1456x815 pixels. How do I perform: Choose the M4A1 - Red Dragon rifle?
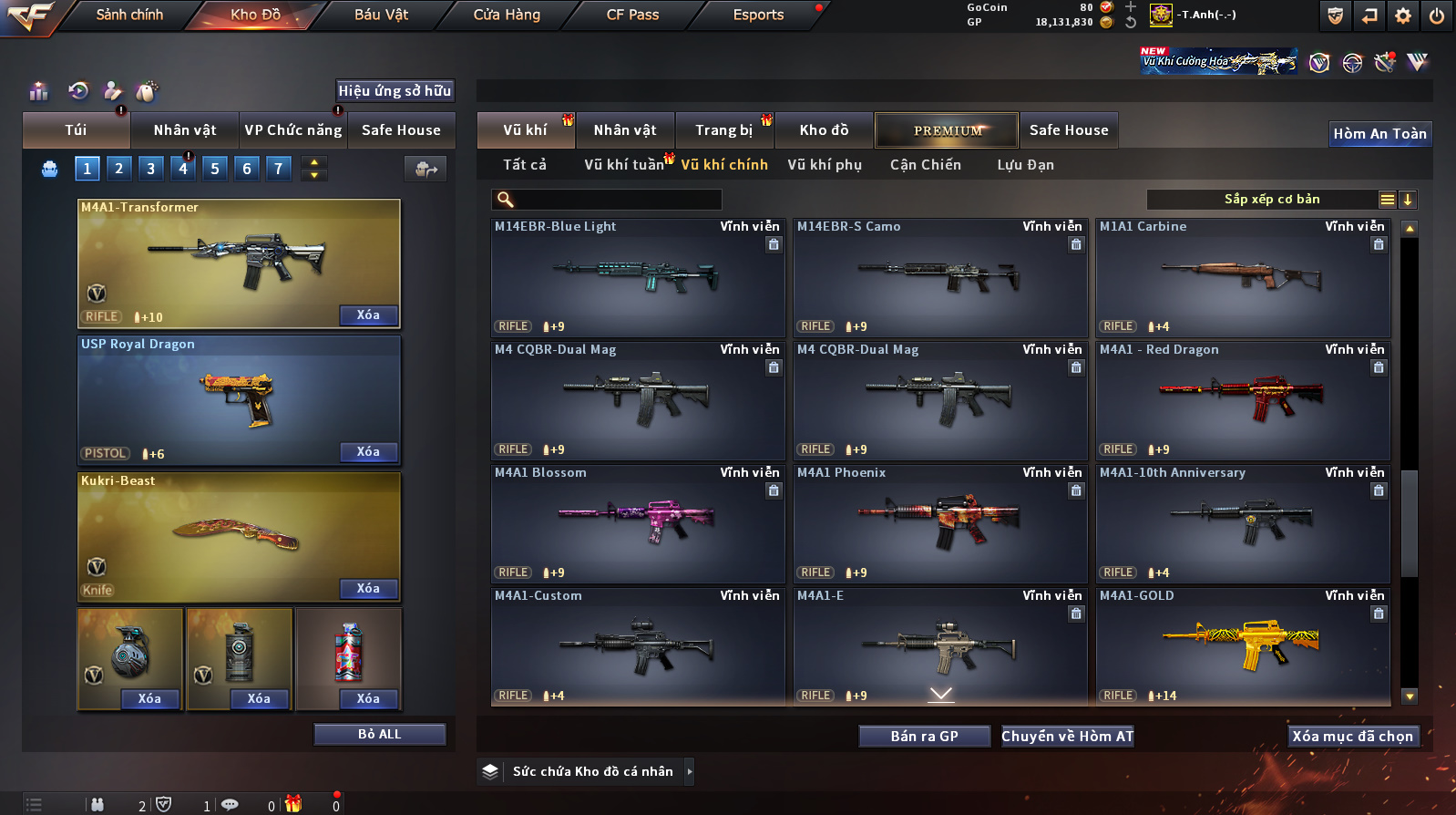pos(1243,399)
